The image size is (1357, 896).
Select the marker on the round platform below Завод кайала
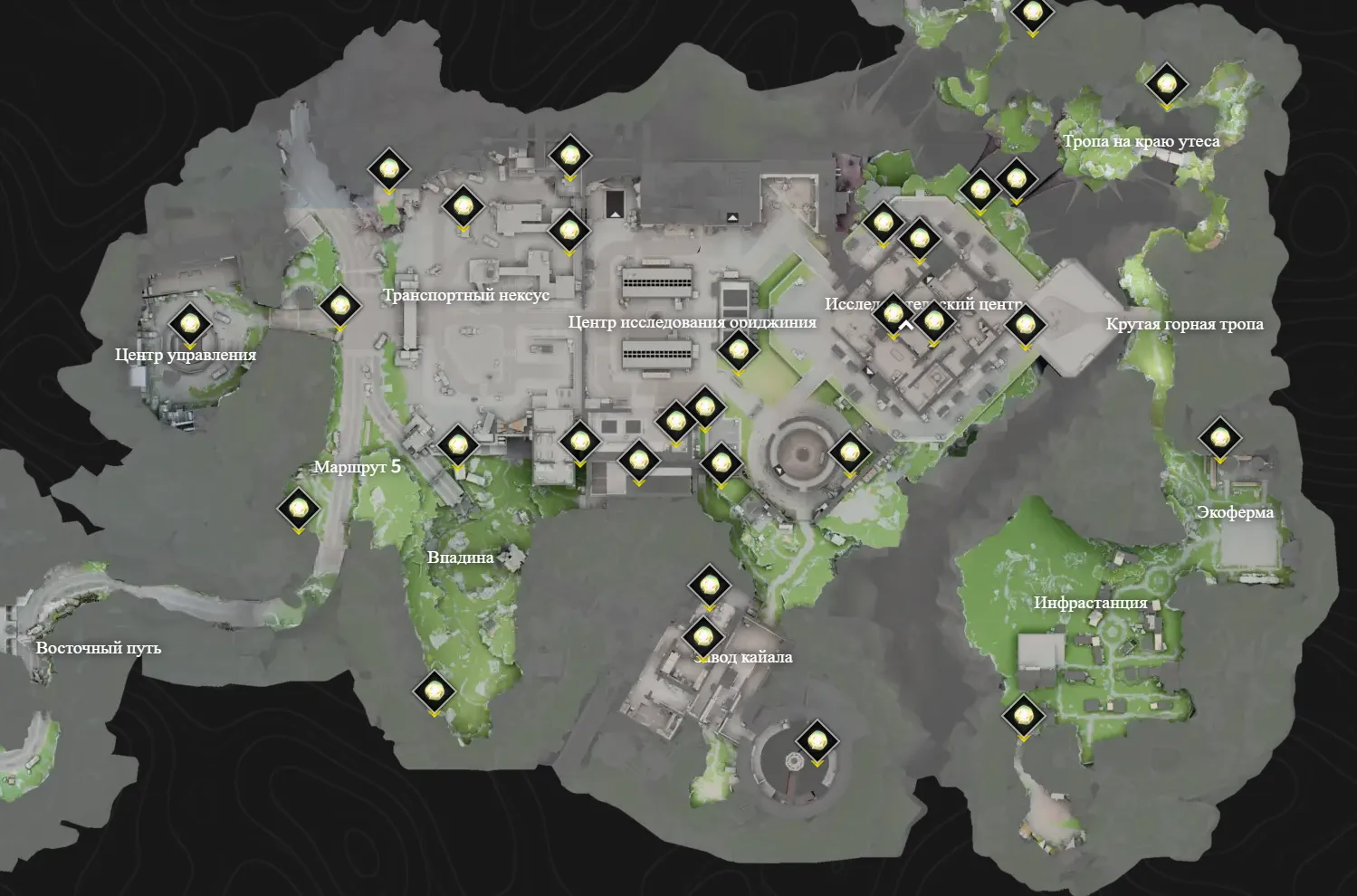(x=817, y=742)
